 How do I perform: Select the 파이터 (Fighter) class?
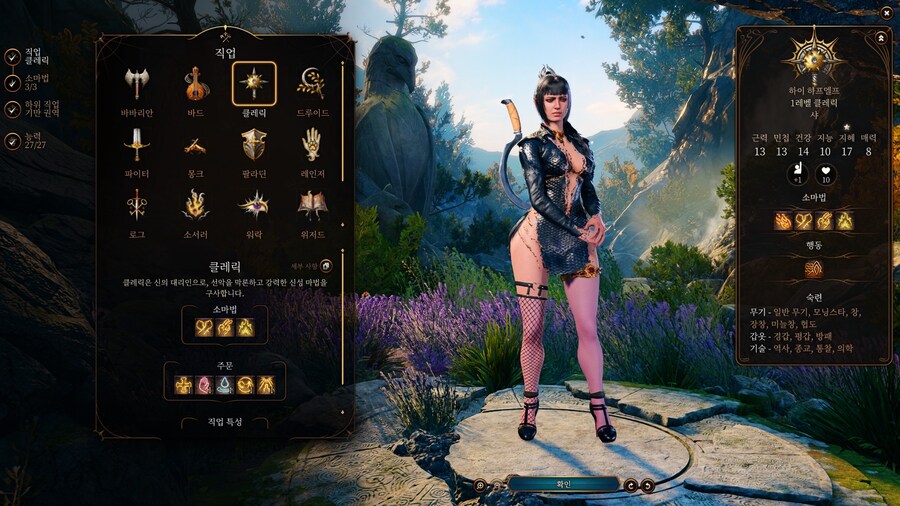click(x=137, y=144)
